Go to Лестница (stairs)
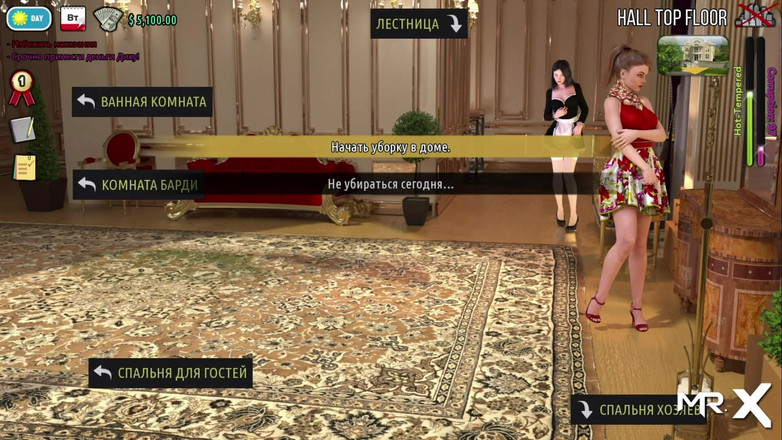Screen dimensions: 782x440 point(419,24)
